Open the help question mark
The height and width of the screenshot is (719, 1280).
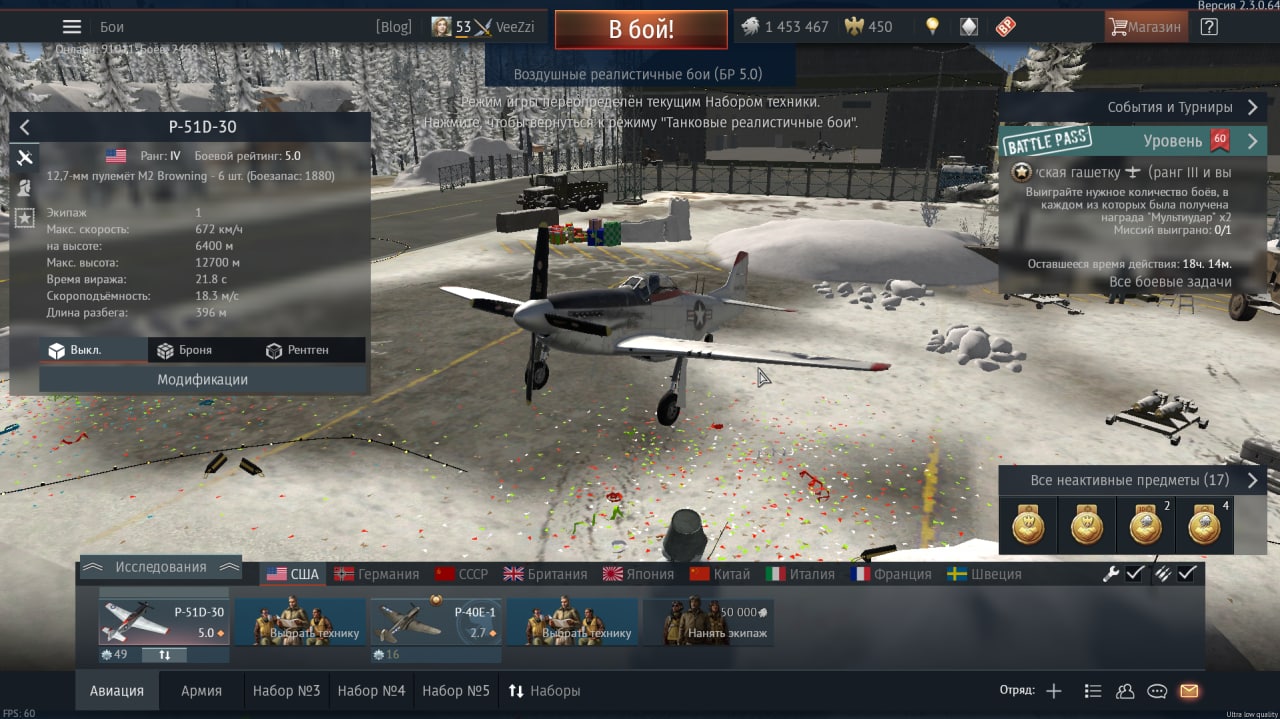pos(1209,27)
